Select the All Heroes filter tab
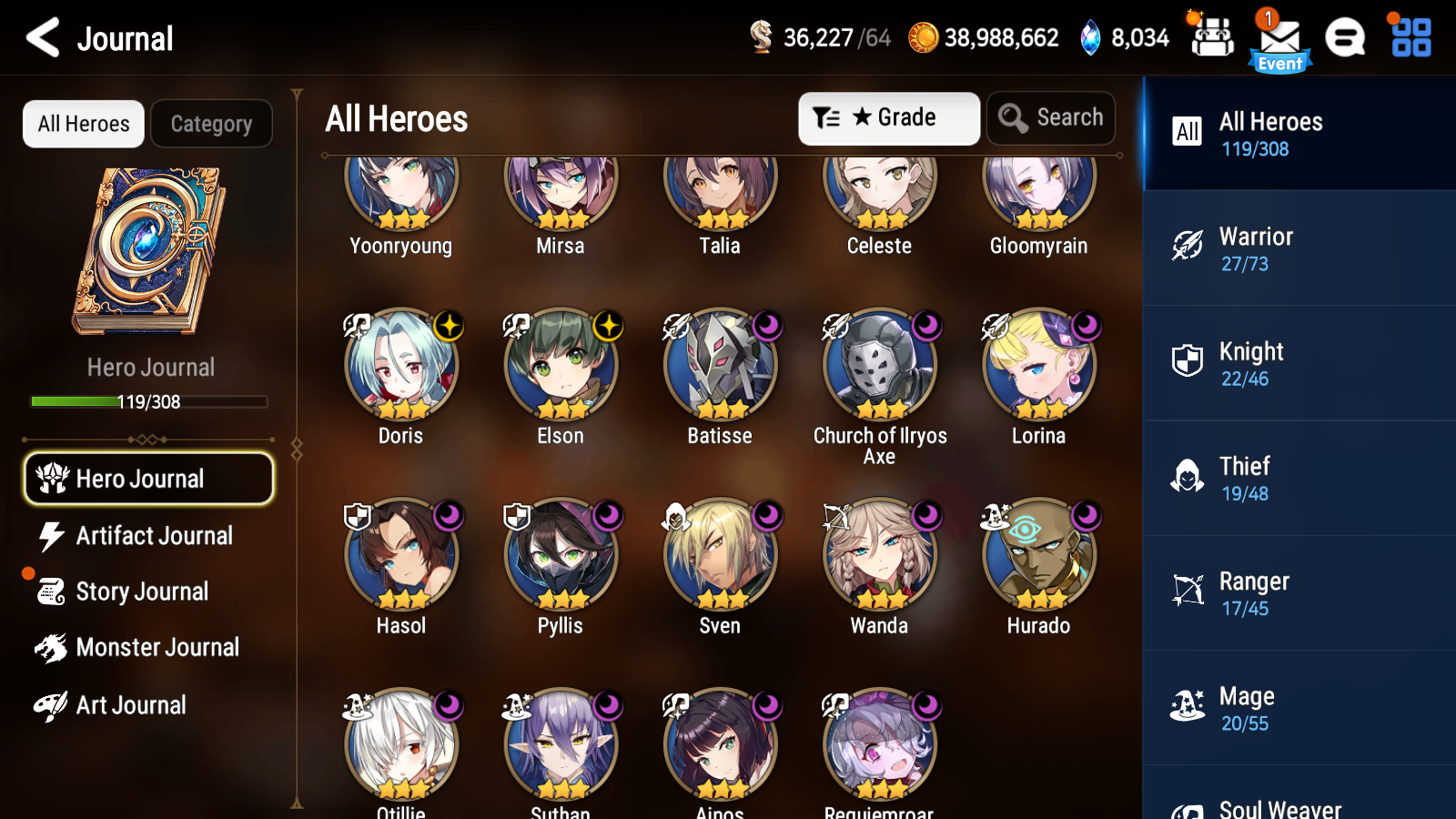1456x819 pixels. tap(83, 124)
